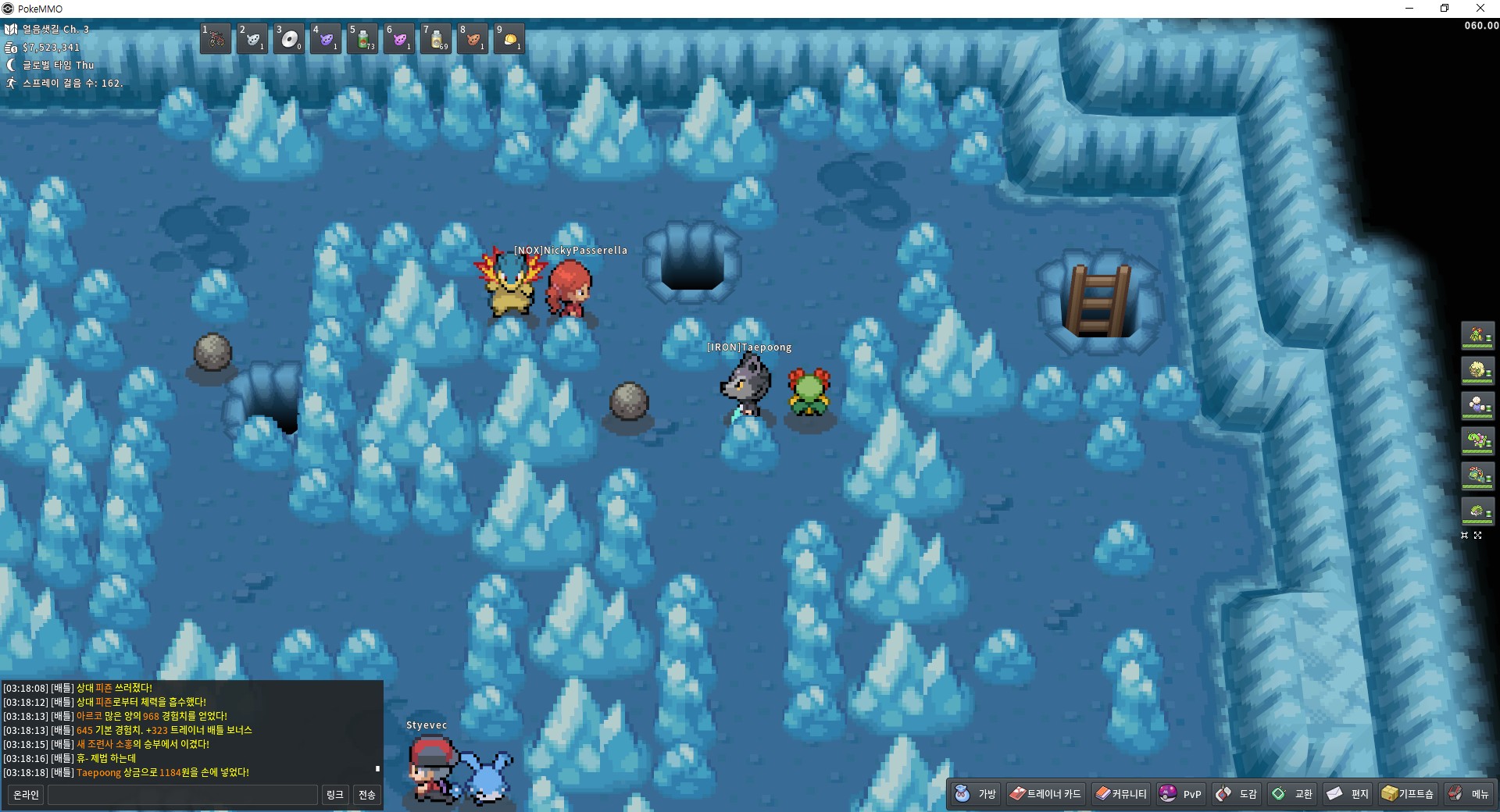Image resolution: width=1500 pixels, height=812 pixels.
Task: Open the 교환 trade window
Action: (x=1292, y=794)
